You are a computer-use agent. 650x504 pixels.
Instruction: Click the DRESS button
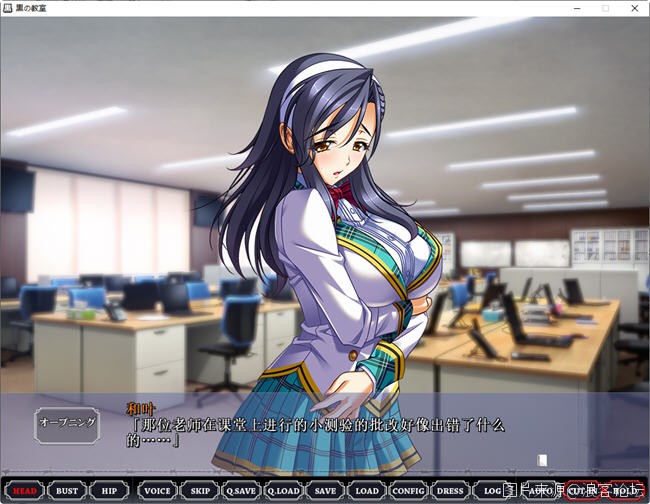(x=450, y=491)
